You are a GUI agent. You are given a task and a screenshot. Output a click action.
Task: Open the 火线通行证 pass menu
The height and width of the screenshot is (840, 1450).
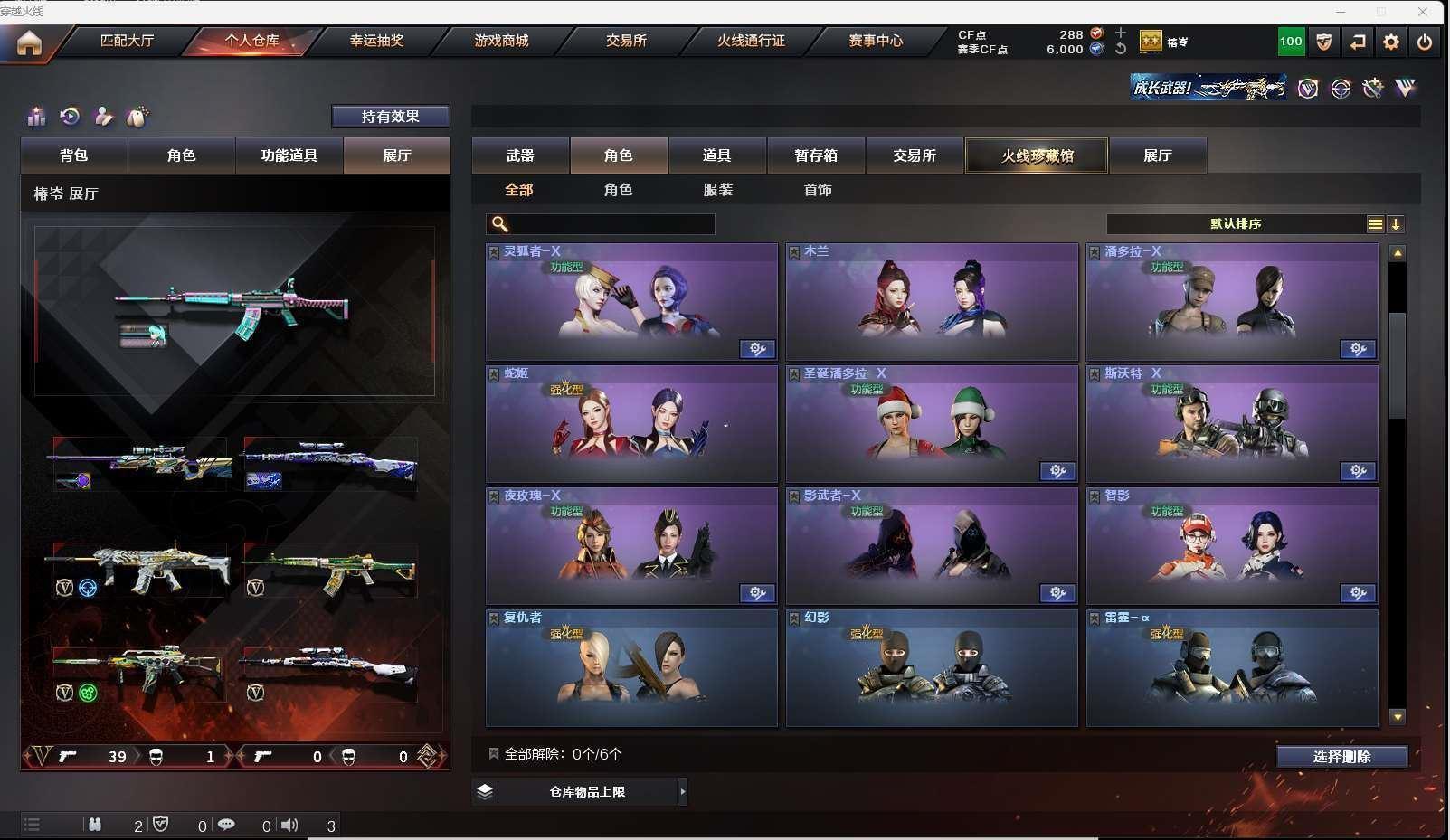(x=751, y=41)
